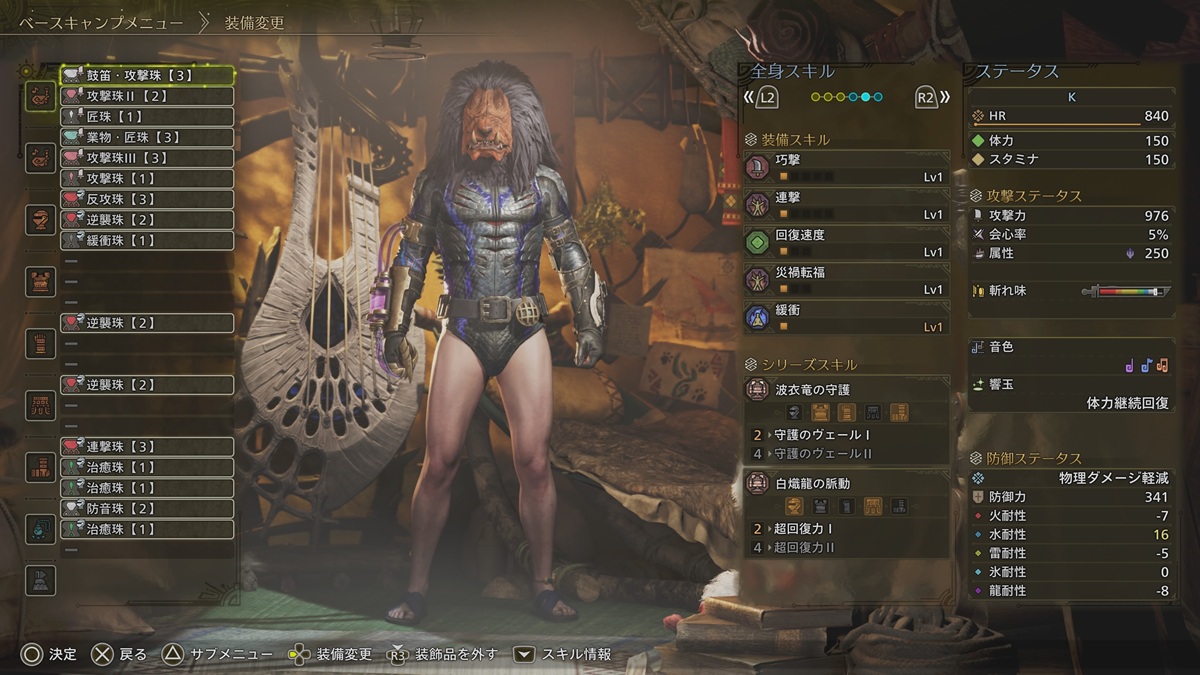
Task: Select the 防音珠【2】 decoration
Action: (x=147, y=508)
